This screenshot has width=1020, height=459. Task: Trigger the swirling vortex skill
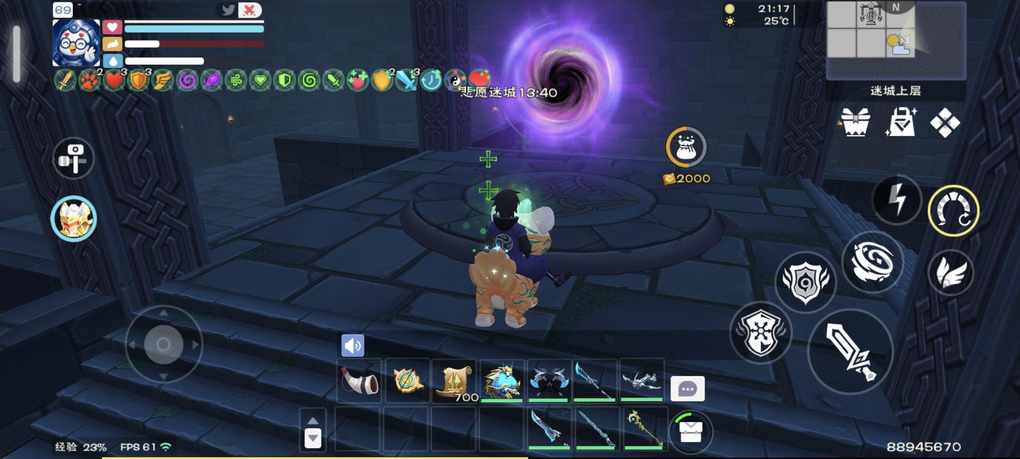(872, 262)
